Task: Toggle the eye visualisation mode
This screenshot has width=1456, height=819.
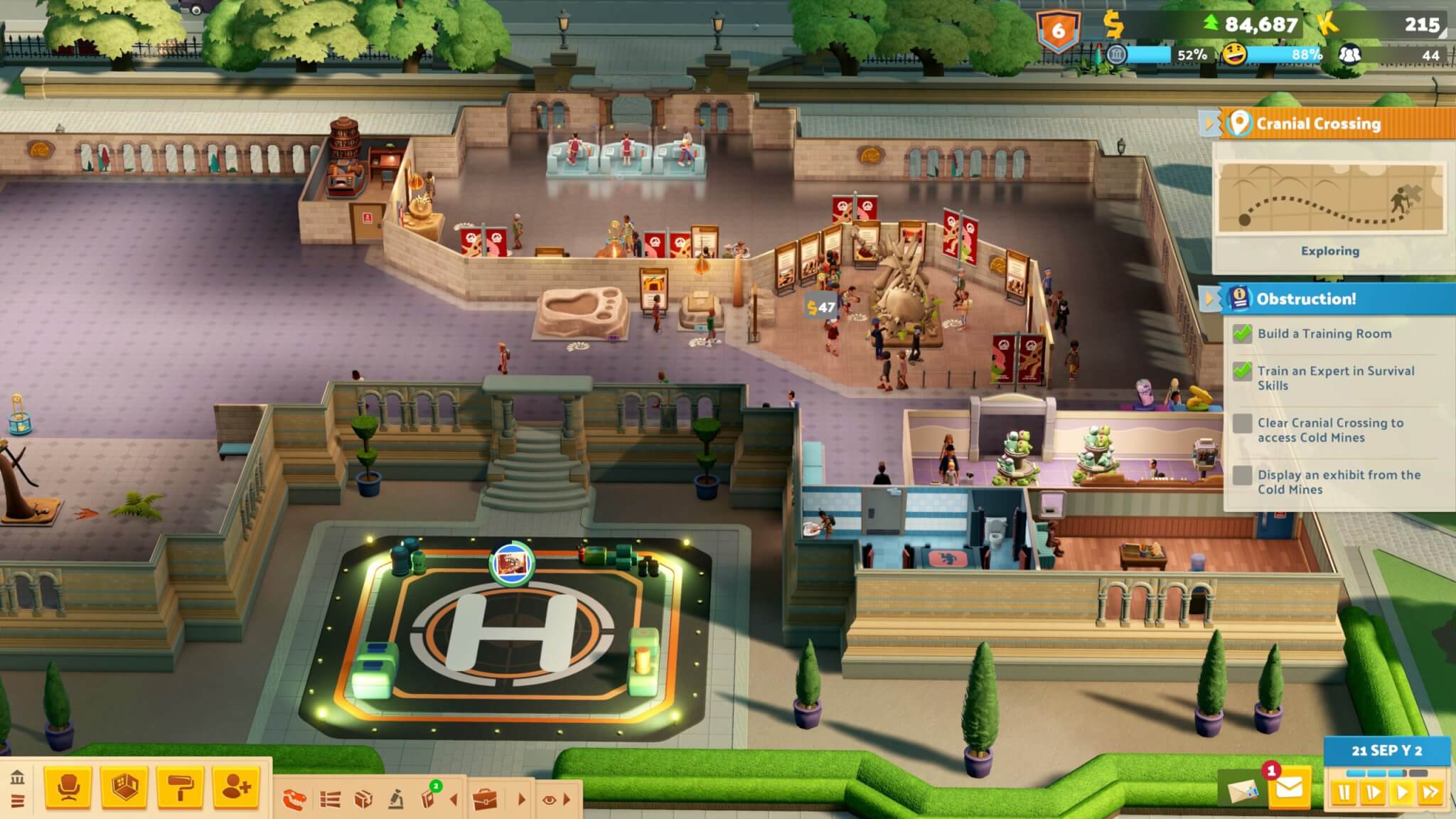Action: [x=549, y=800]
